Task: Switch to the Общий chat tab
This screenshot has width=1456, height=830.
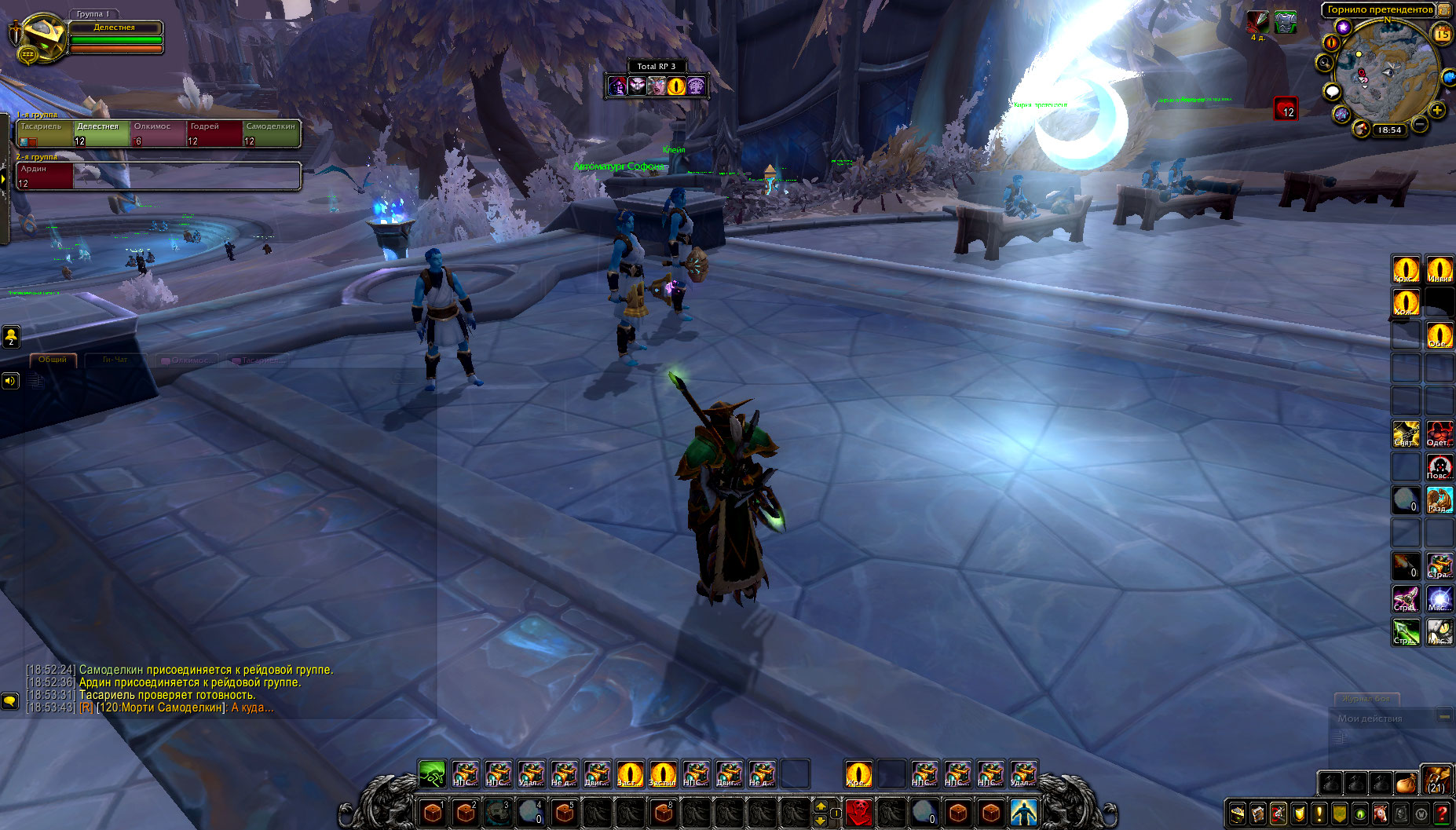Action: tap(53, 360)
